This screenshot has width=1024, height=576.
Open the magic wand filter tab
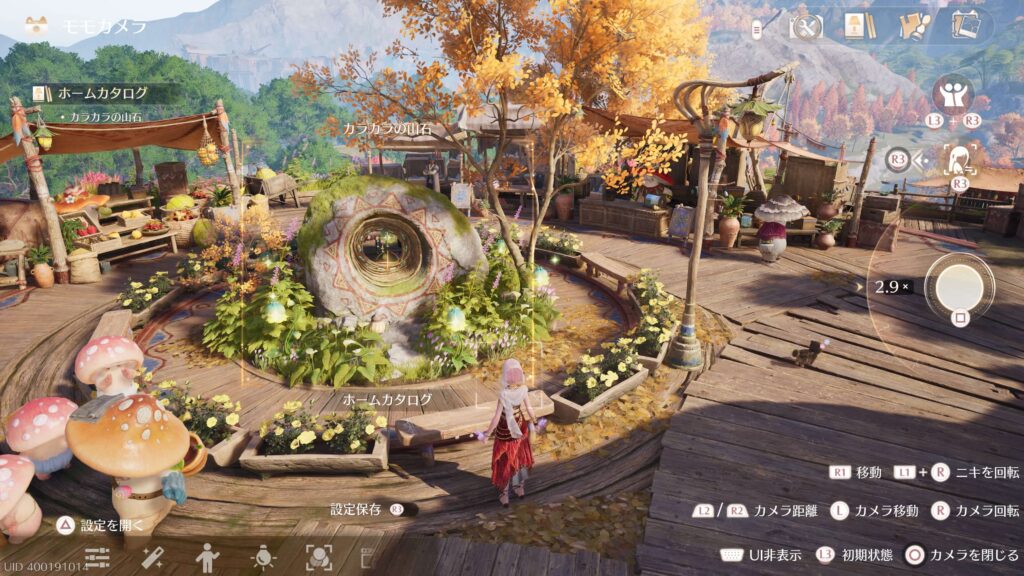click(152, 557)
